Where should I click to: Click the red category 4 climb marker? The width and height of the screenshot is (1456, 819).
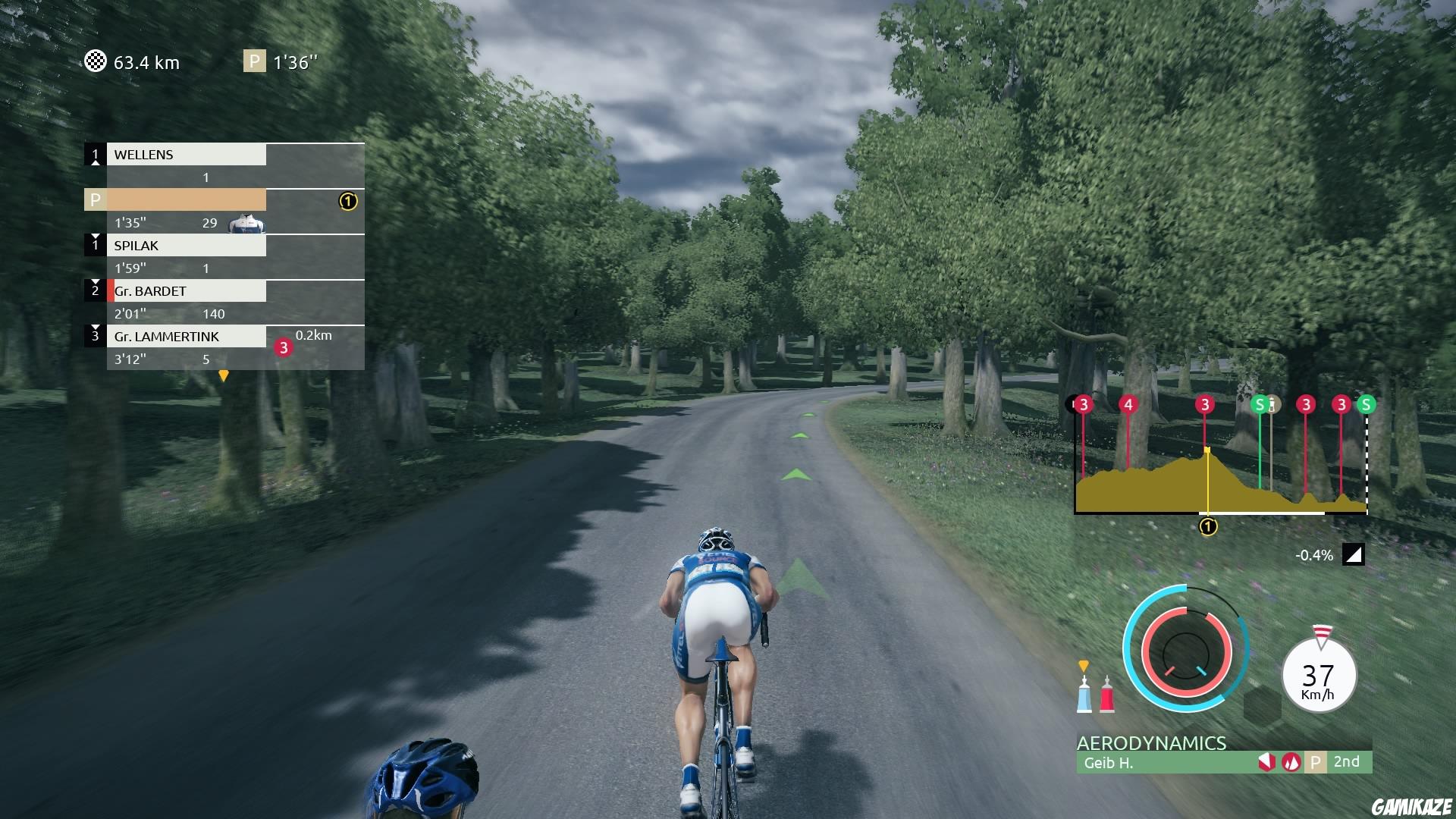coord(1128,404)
